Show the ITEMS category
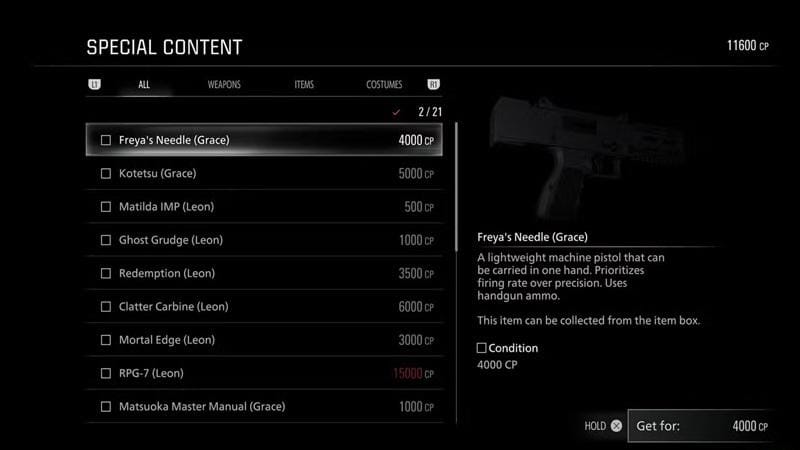Image resolution: width=800 pixels, height=450 pixels. pos(304,85)
